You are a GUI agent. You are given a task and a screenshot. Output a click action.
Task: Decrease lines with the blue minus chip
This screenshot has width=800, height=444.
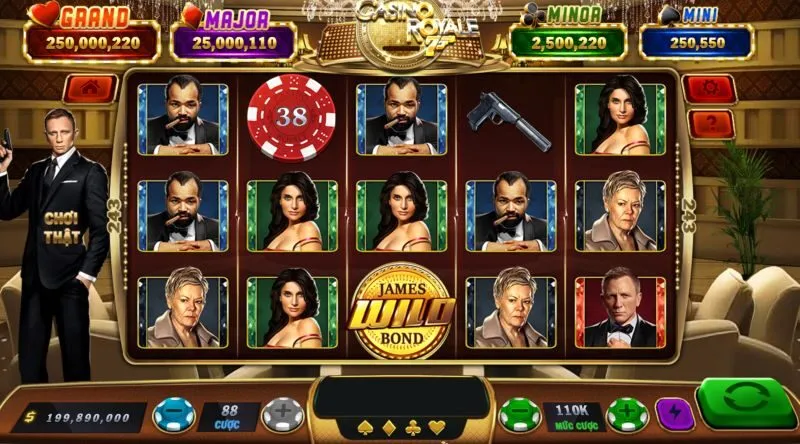point(173,413)
